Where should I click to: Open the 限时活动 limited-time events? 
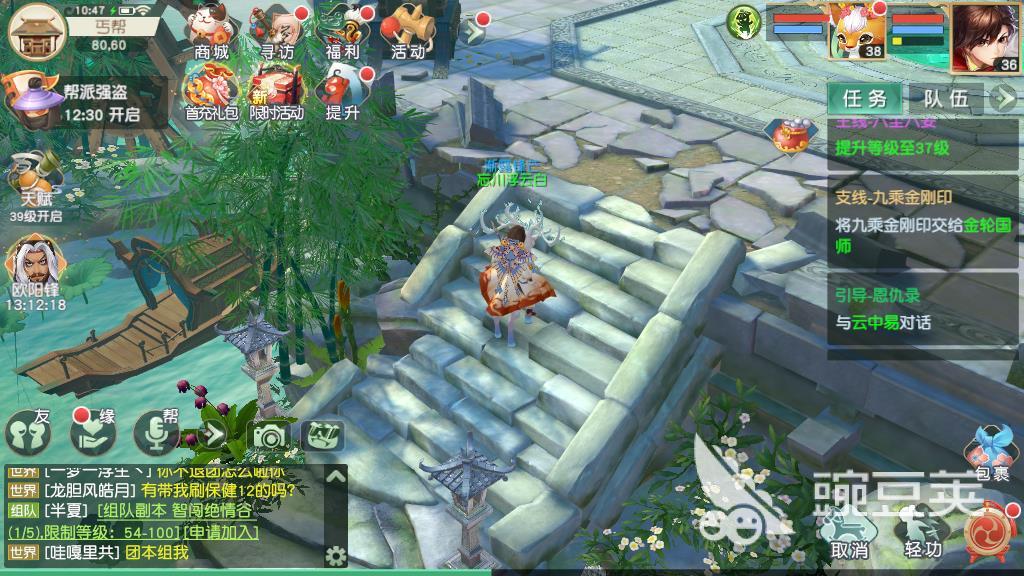pos(275,90)
